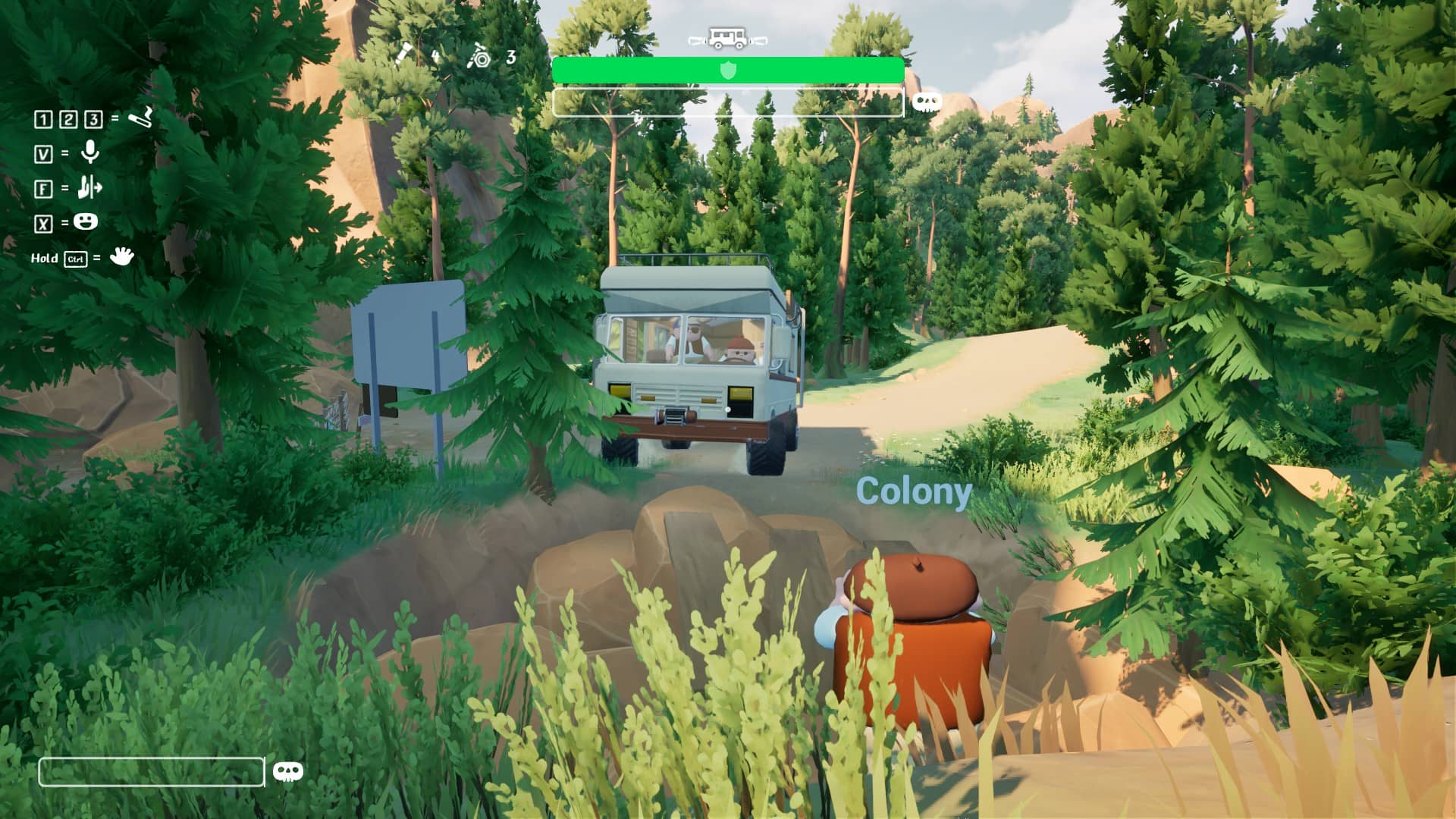The image size is (1456, 819).
Task: Open the smiley face emote icon
Action: tap(86, 222)
